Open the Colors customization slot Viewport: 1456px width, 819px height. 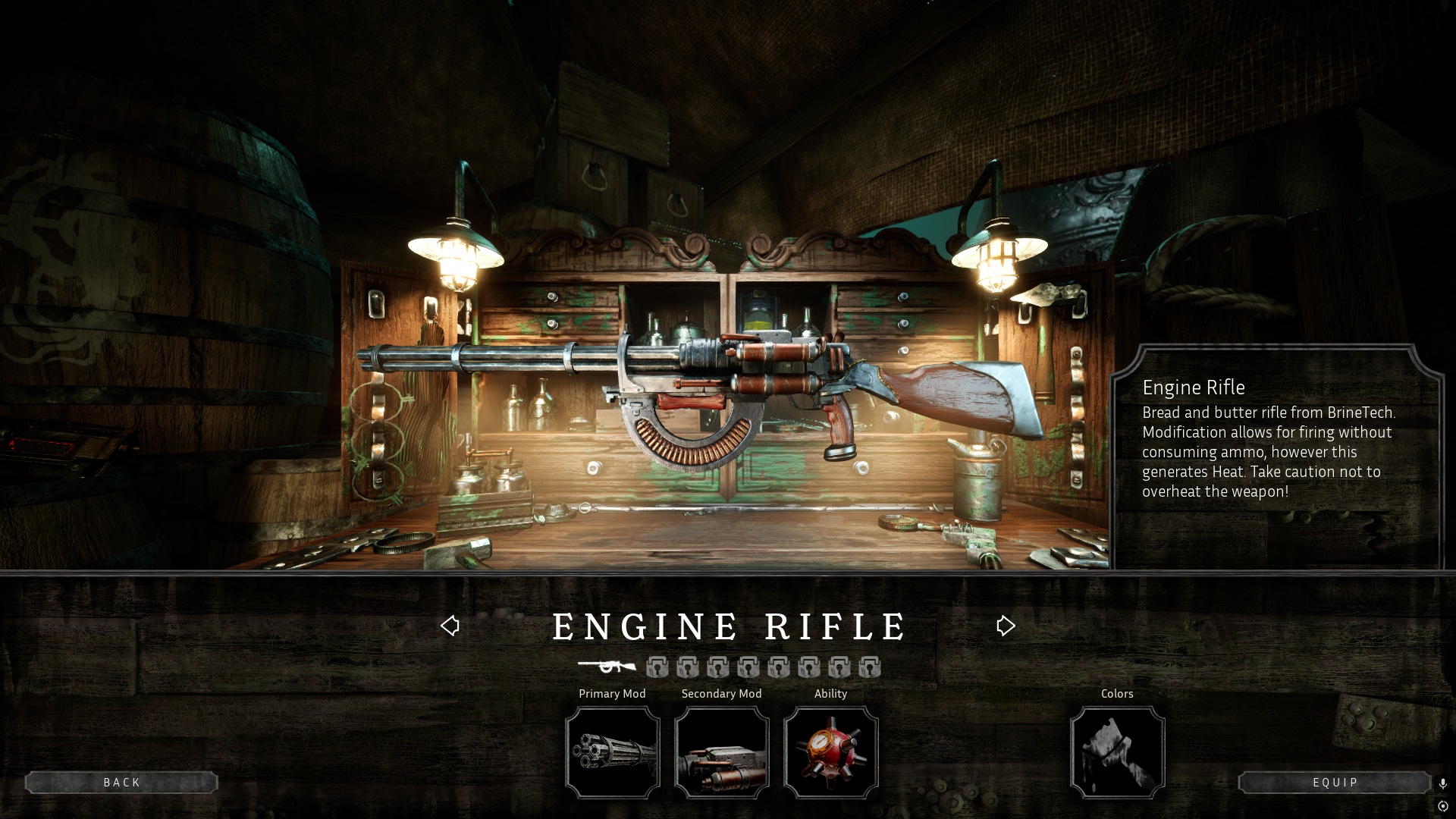pyautogui.click(x=1117, y=752)
